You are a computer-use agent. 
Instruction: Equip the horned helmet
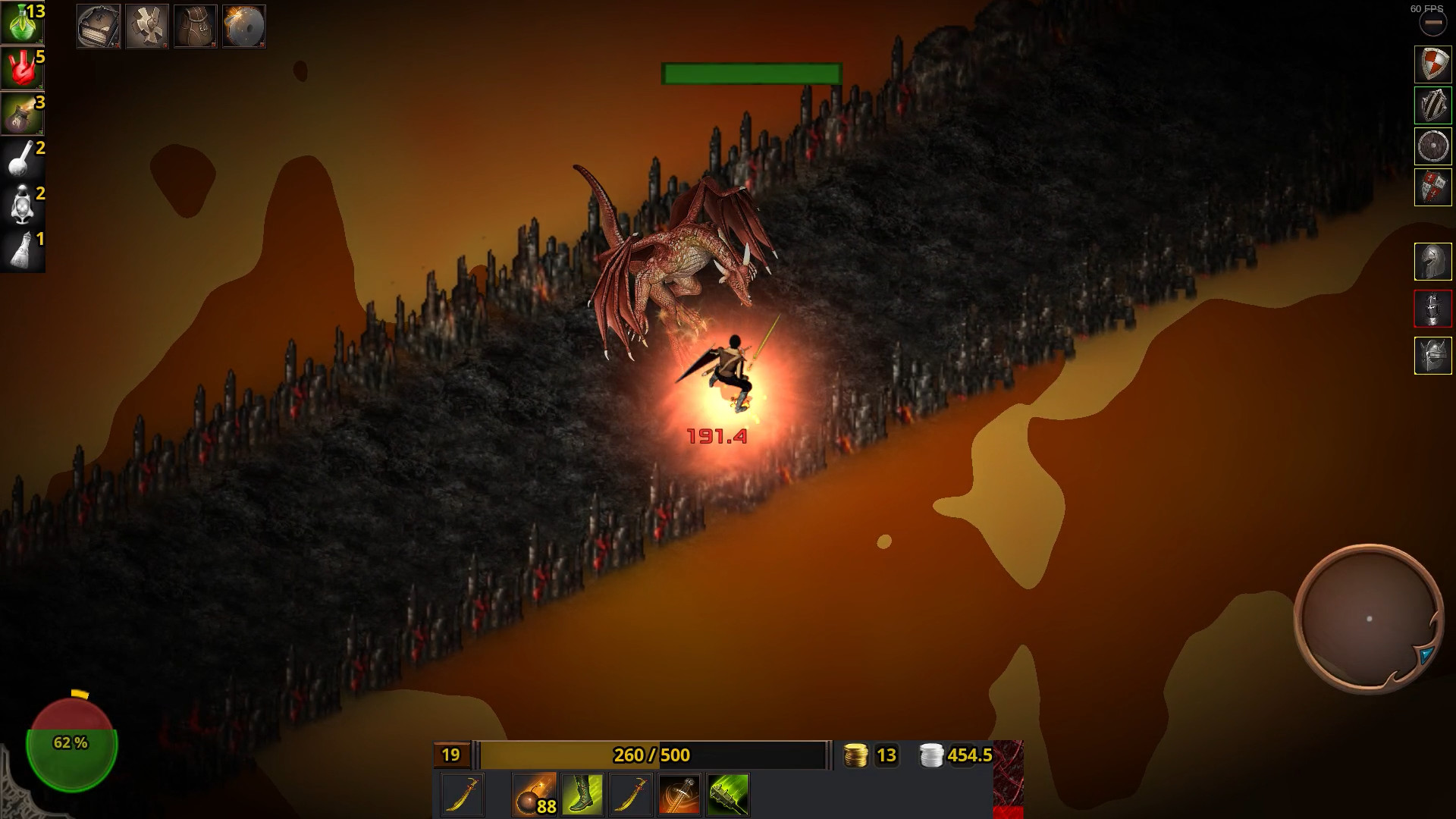[x=1432, y=356]
